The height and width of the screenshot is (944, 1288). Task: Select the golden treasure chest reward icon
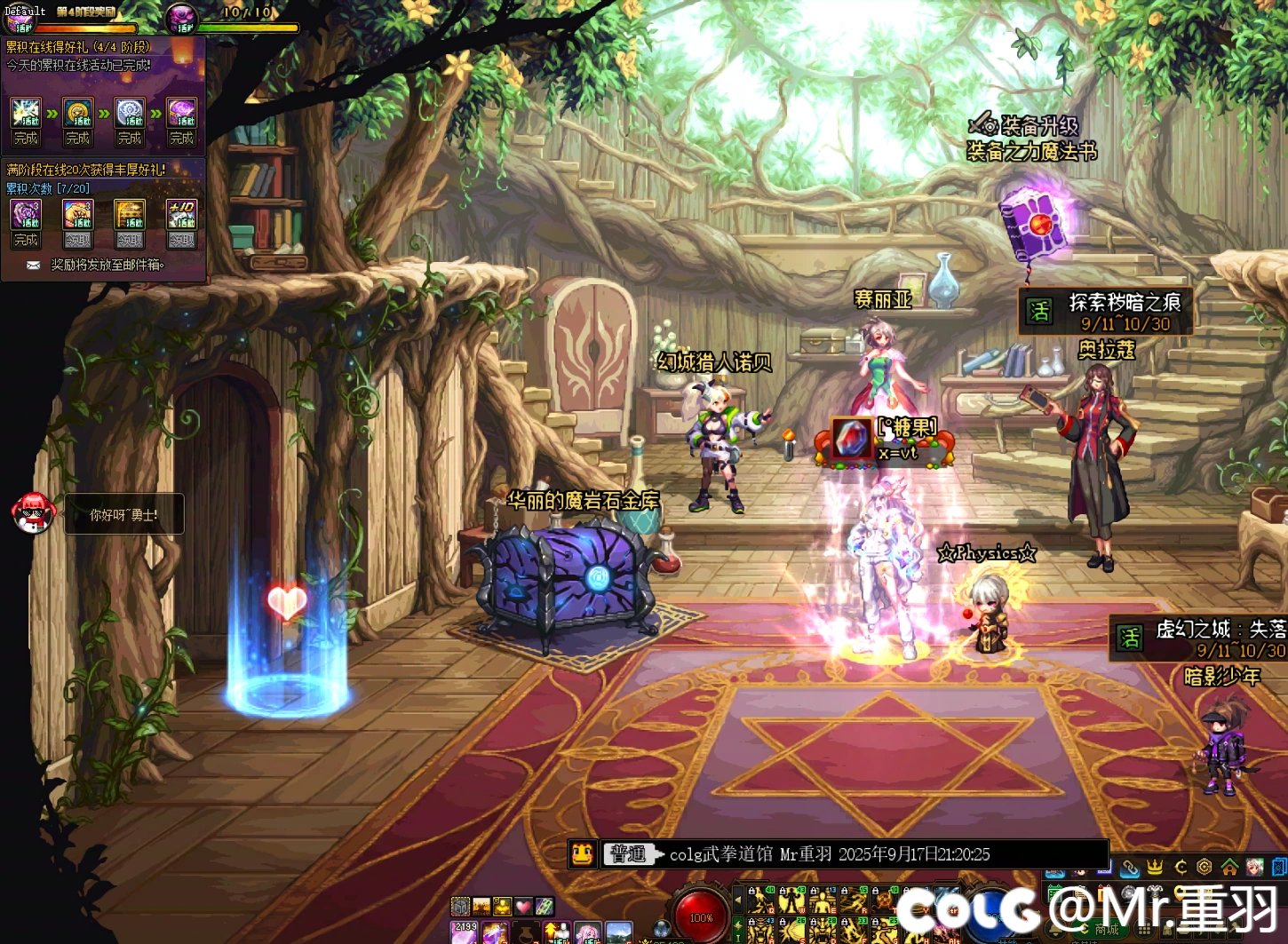coord(130,215)
